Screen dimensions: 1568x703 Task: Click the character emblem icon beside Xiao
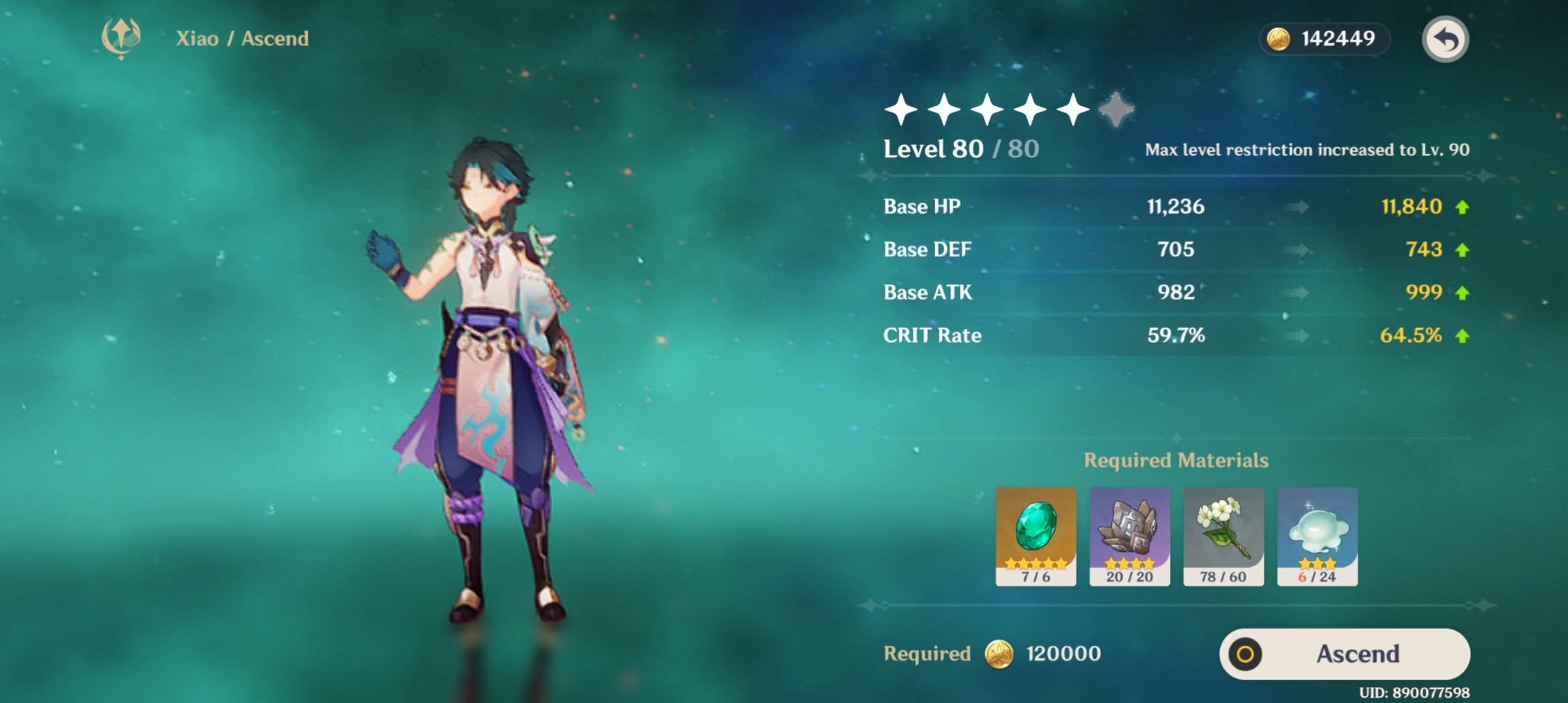coord(121,38)
